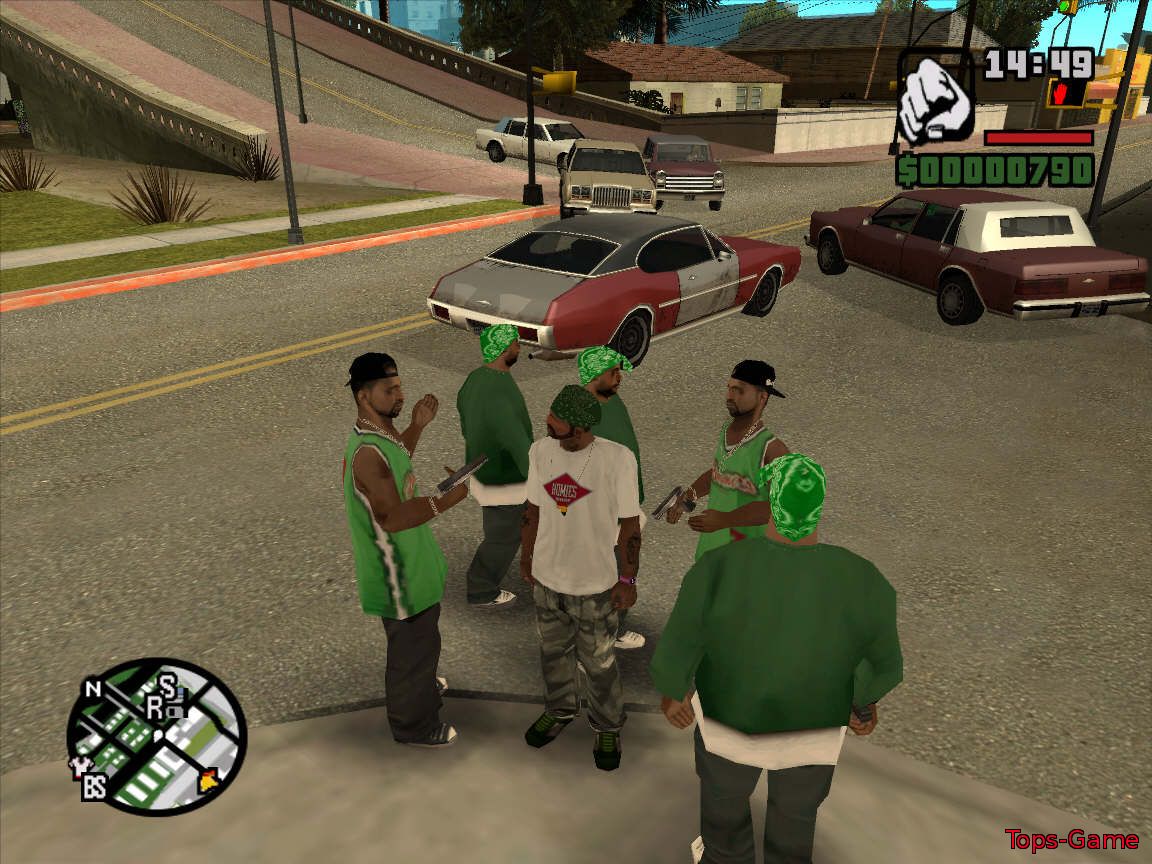Image resolution: width=1152 pixels, height=864 pixels.
Task: Click the BS blip on radar
Action: (x=94, y=787)
